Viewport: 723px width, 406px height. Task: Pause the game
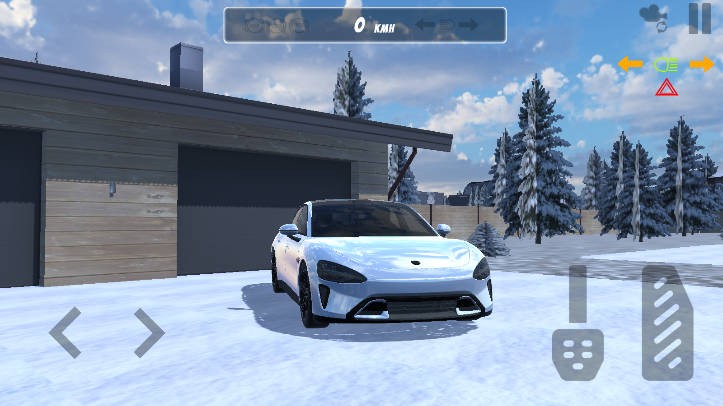[699, 17]
